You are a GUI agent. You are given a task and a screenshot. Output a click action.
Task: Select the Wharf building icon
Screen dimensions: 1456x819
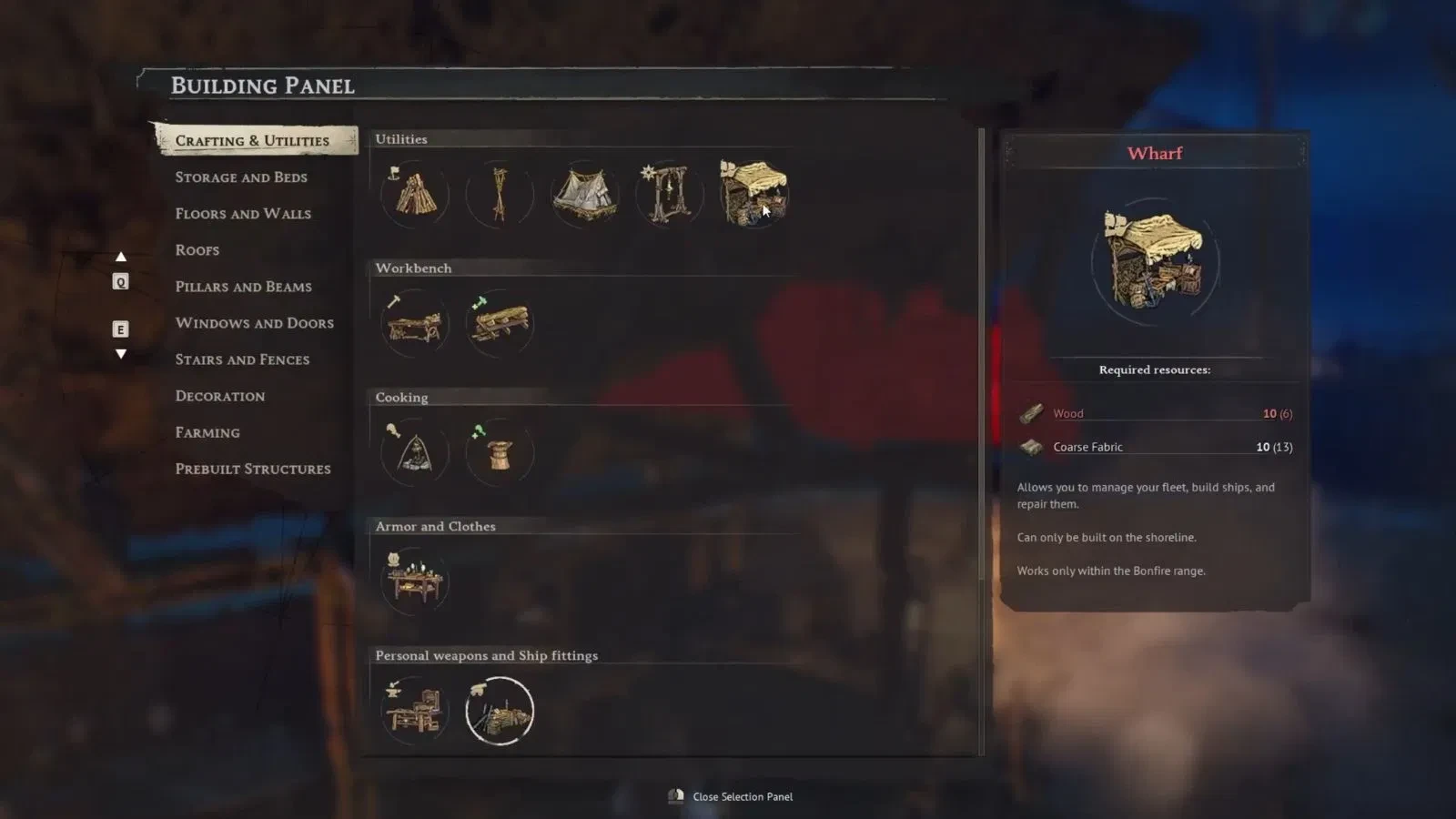[753, 194]
